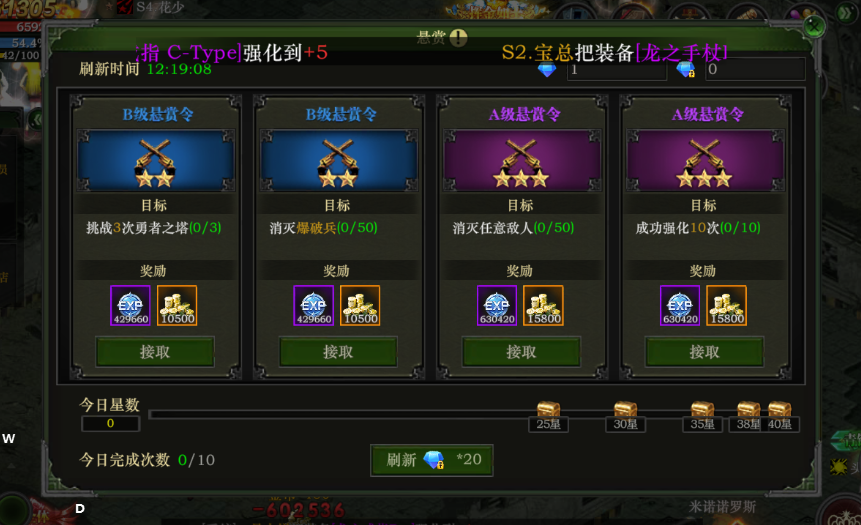
Task: Accept the 消灭任意敌人 bounty
Action: tap(521, 352)
